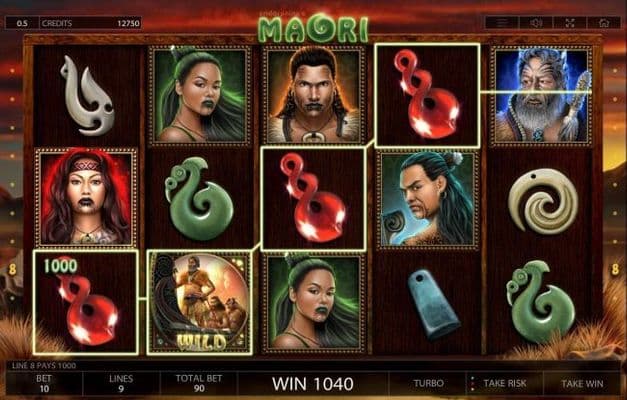Viewport: 627px width, 400px height.
Task: Enable Turbo spin mode
Action: [x=429, y=383]
